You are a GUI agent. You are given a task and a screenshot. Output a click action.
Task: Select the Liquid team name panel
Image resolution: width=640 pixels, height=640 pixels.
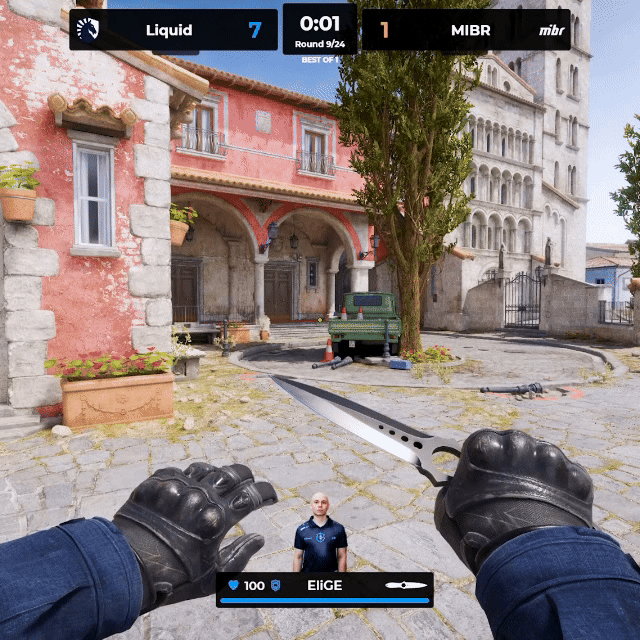point(169,30)
